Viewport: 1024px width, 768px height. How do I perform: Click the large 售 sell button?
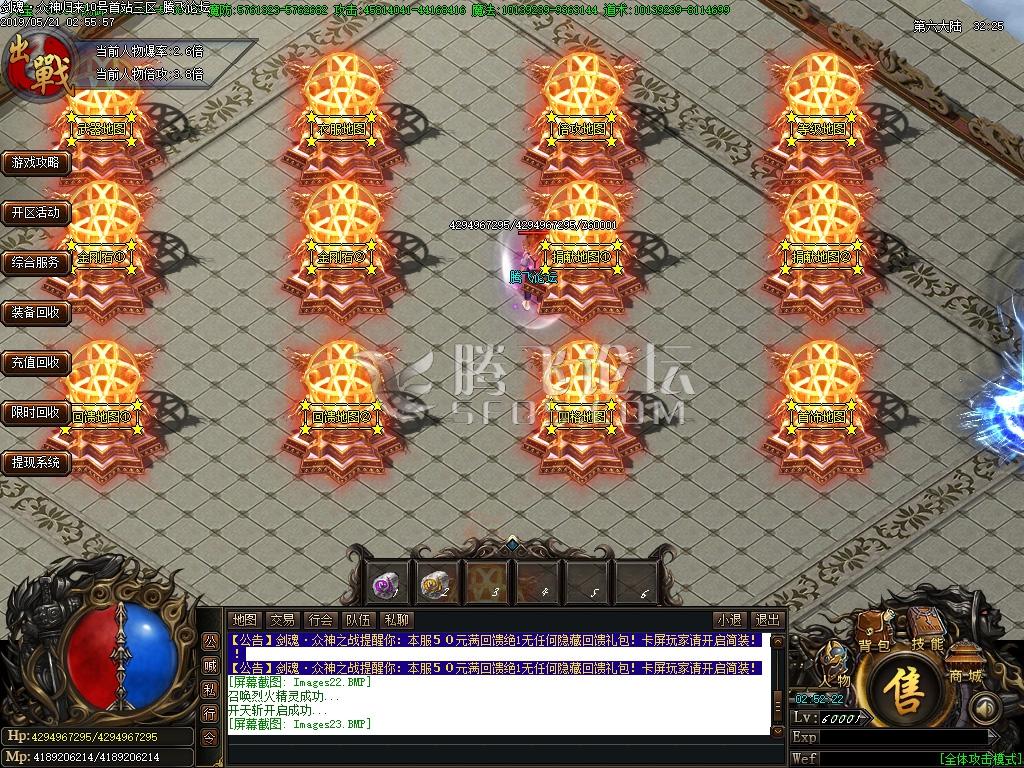tap(907, 692)
